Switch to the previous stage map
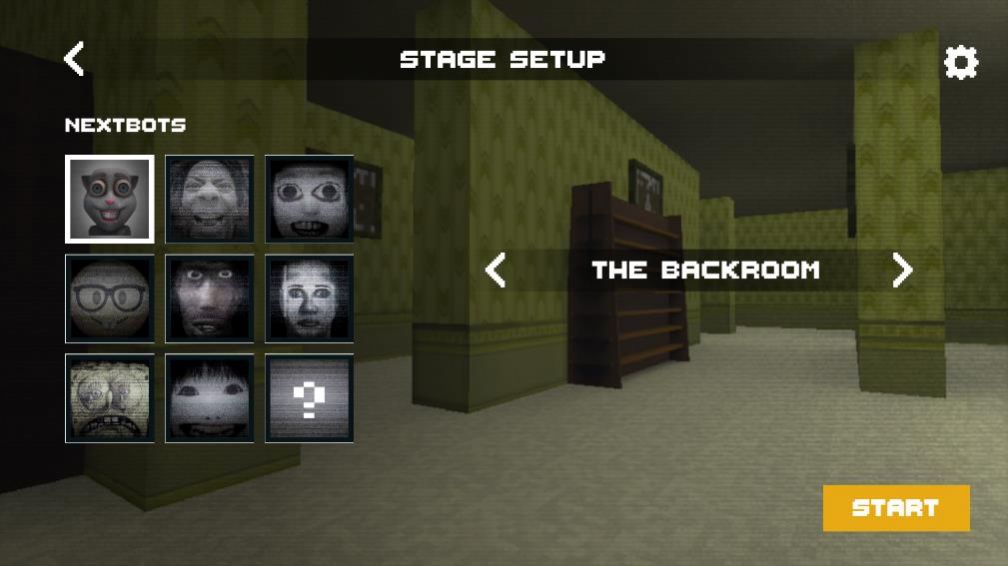The height and width of the screenshot is (566, 1008). 496,270
